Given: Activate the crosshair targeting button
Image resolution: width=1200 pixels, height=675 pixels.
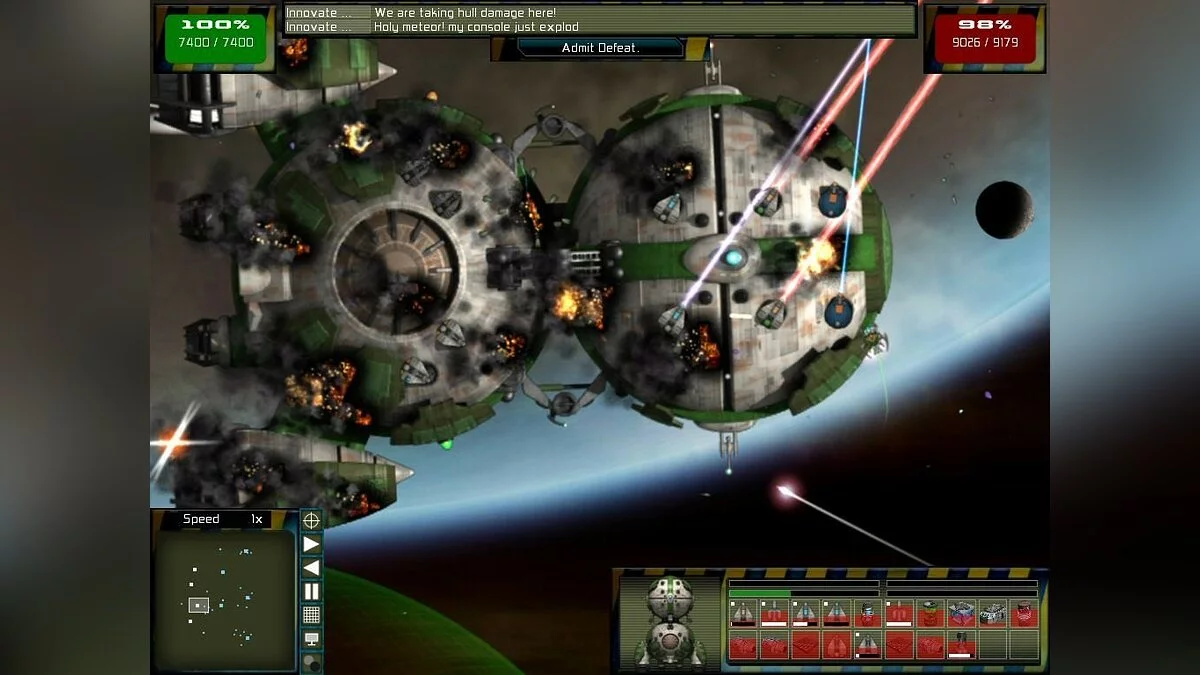Looking at the screenshot, I should click(x=311, y=520).
